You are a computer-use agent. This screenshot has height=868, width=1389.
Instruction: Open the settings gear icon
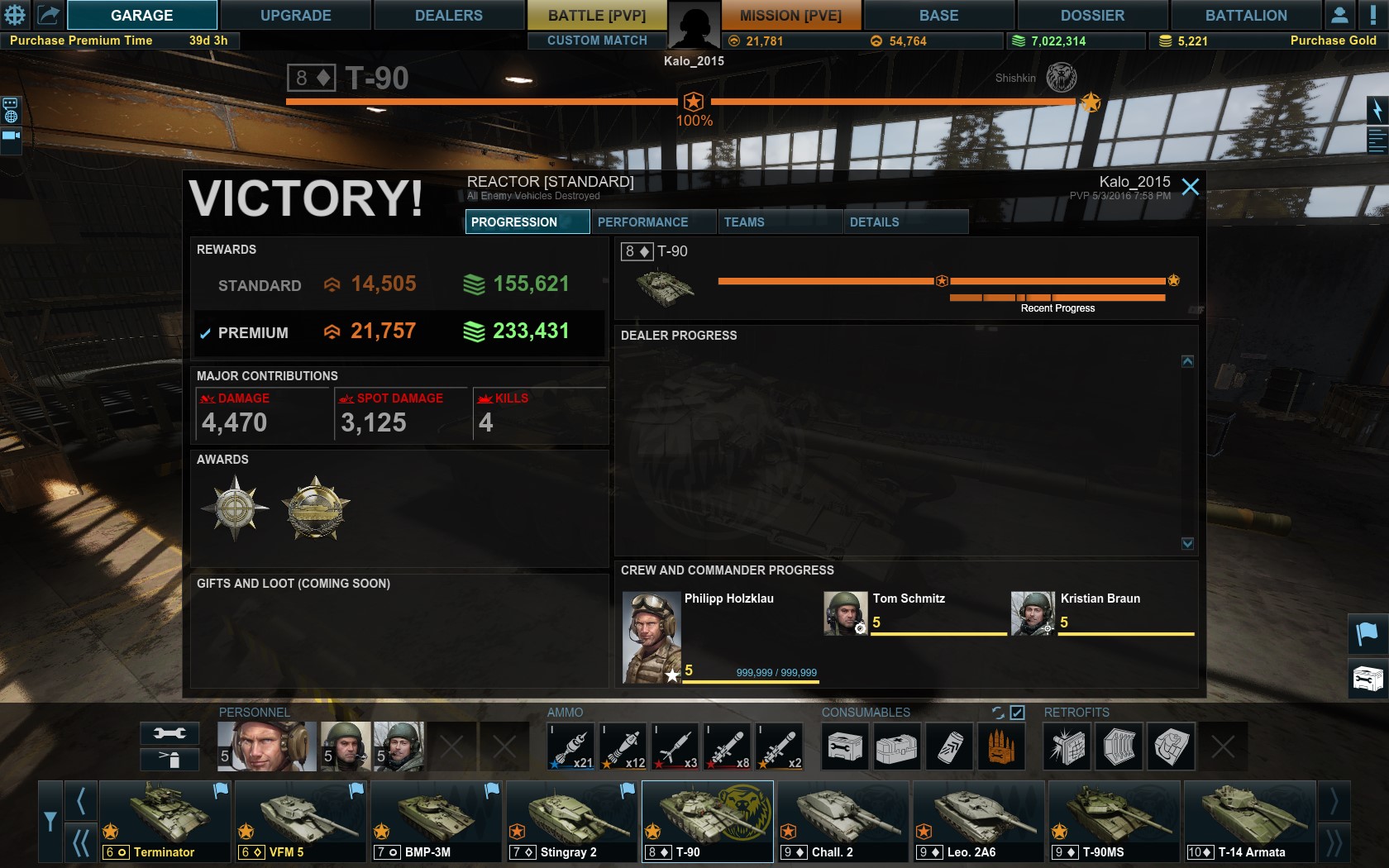(x=15, y=15)
